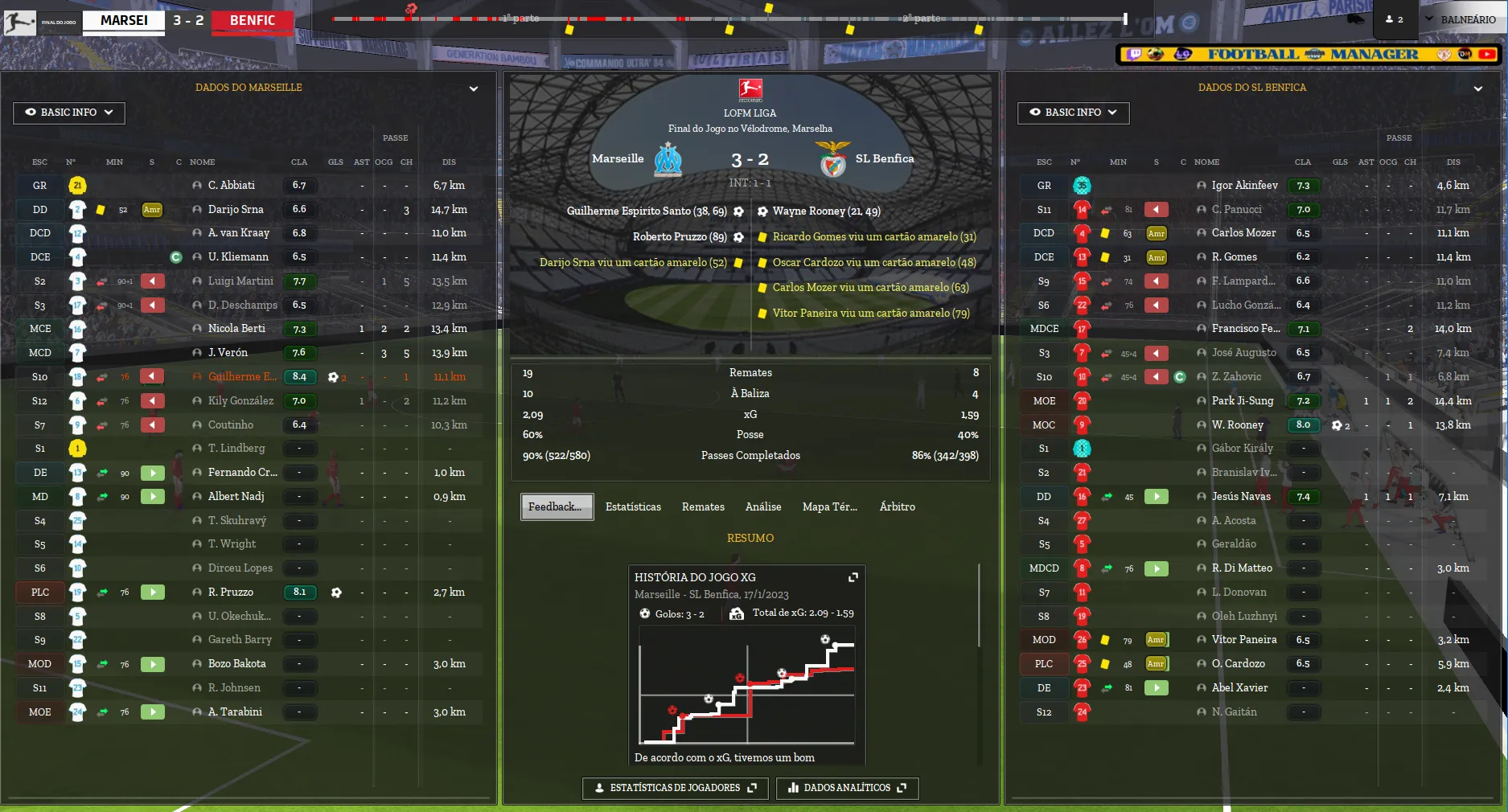Viewport: 1508px width, 812px height.
Task: Open SL Benfica's Basic Info view dropdown
Action: [x=1073, y=113]
